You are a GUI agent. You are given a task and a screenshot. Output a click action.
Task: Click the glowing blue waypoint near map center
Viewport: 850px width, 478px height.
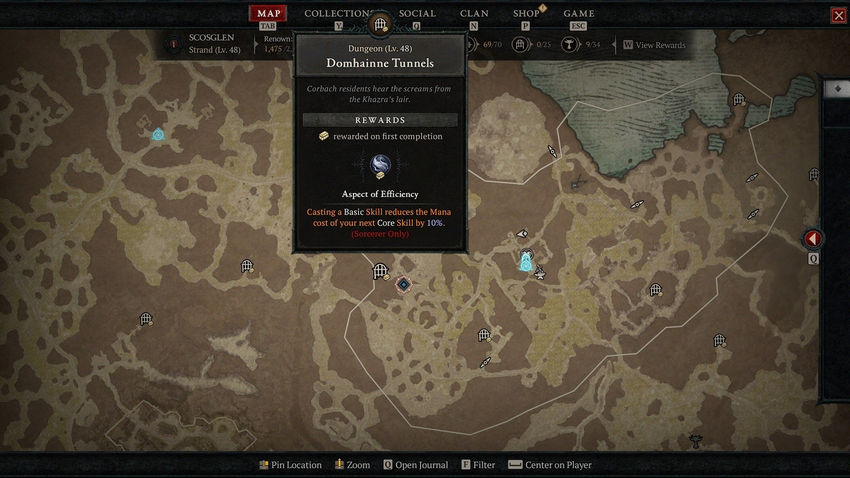click(x=526, y=261)
